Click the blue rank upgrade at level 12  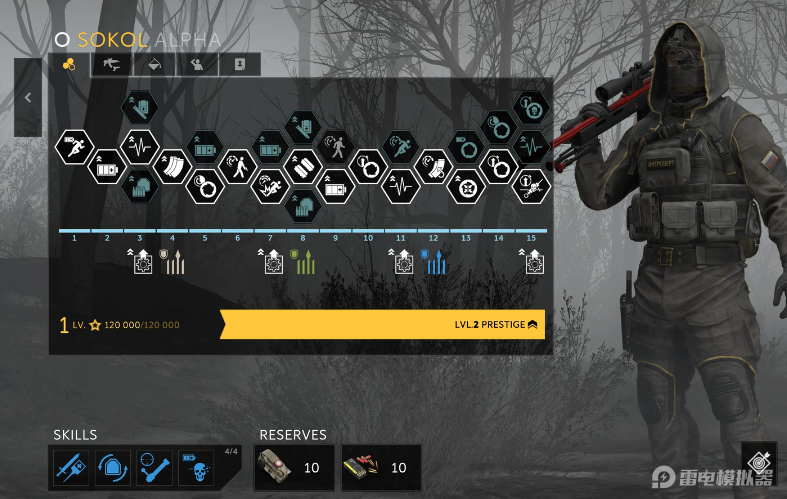pyautogui.click(x=432, y=262)
